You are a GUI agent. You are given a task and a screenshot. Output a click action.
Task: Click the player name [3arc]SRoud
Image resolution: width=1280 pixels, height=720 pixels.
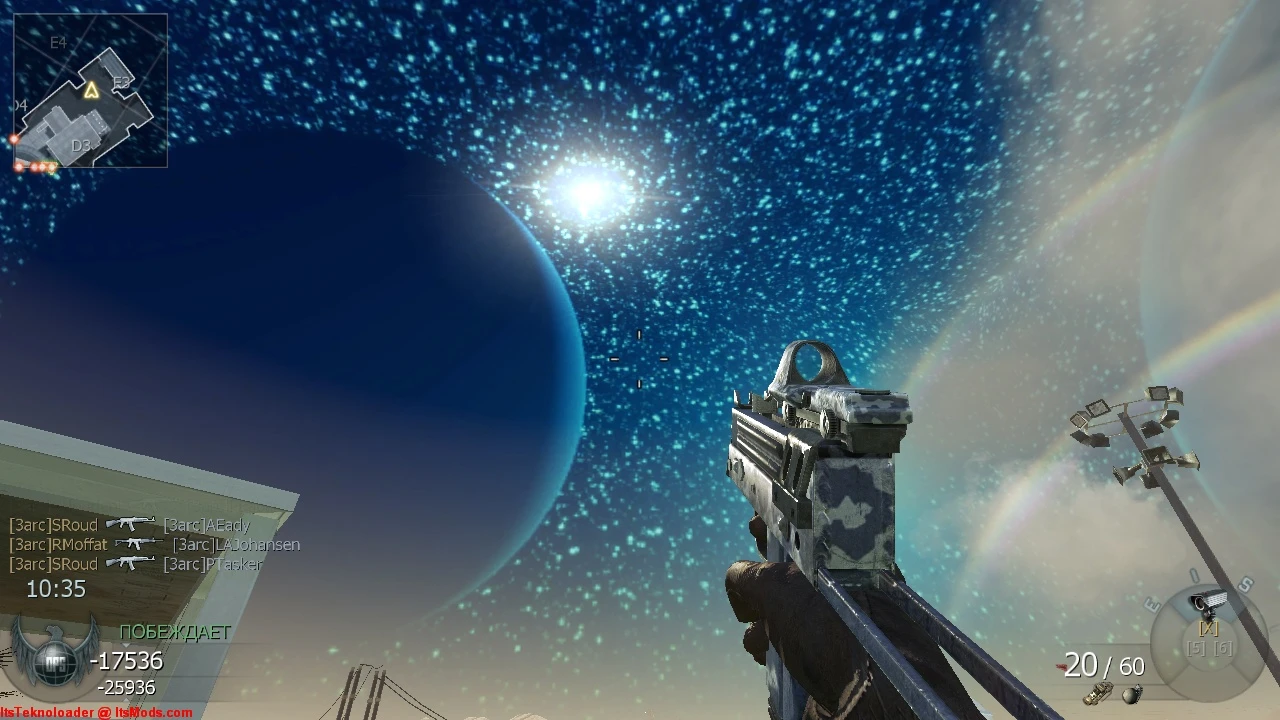click(x=51, y=524)
